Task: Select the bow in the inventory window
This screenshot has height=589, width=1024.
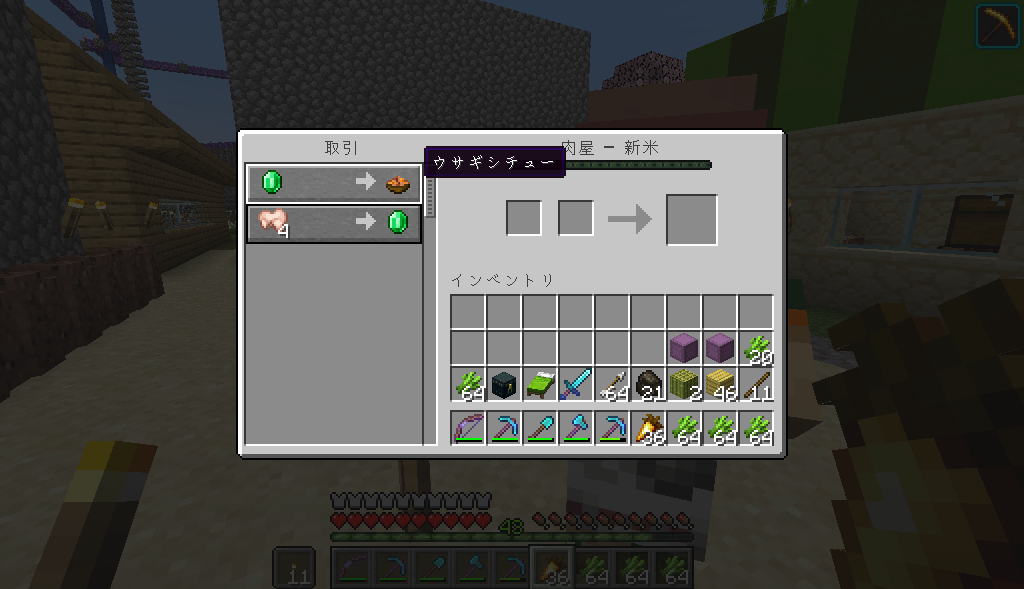Action: [468, 429]
